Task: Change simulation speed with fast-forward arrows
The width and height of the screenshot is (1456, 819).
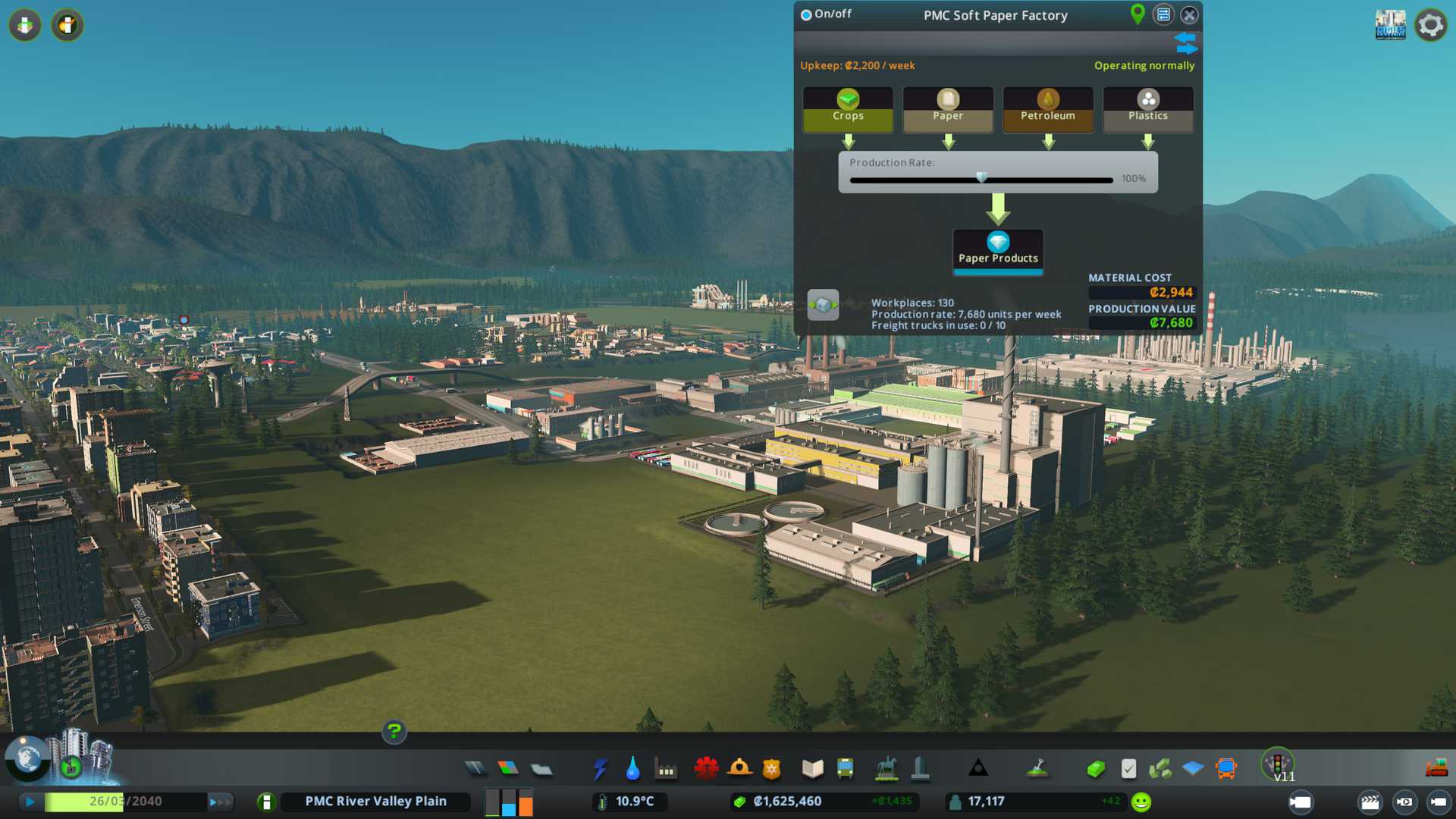Action: (220, 802)
